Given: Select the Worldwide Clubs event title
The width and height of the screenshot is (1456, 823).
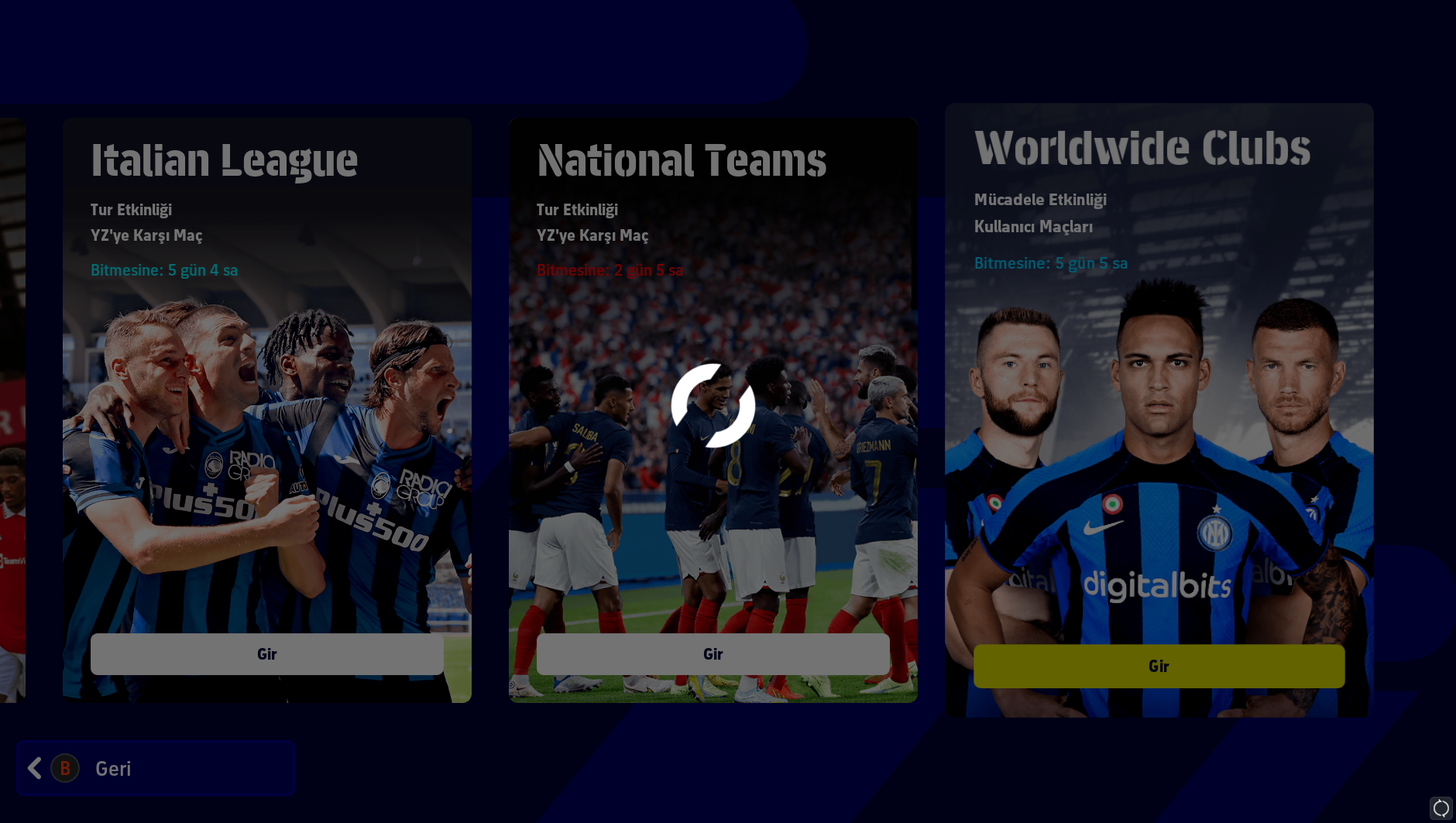Looking at the screenshot, I should click(x=1142, y=148).
